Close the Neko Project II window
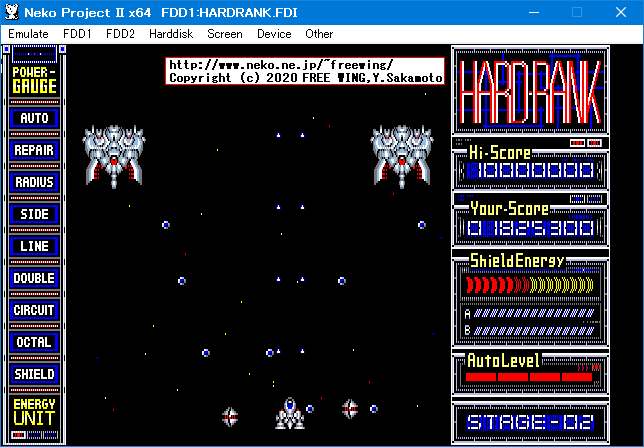Viewport: 644px width, 447px height. (621, 11)
